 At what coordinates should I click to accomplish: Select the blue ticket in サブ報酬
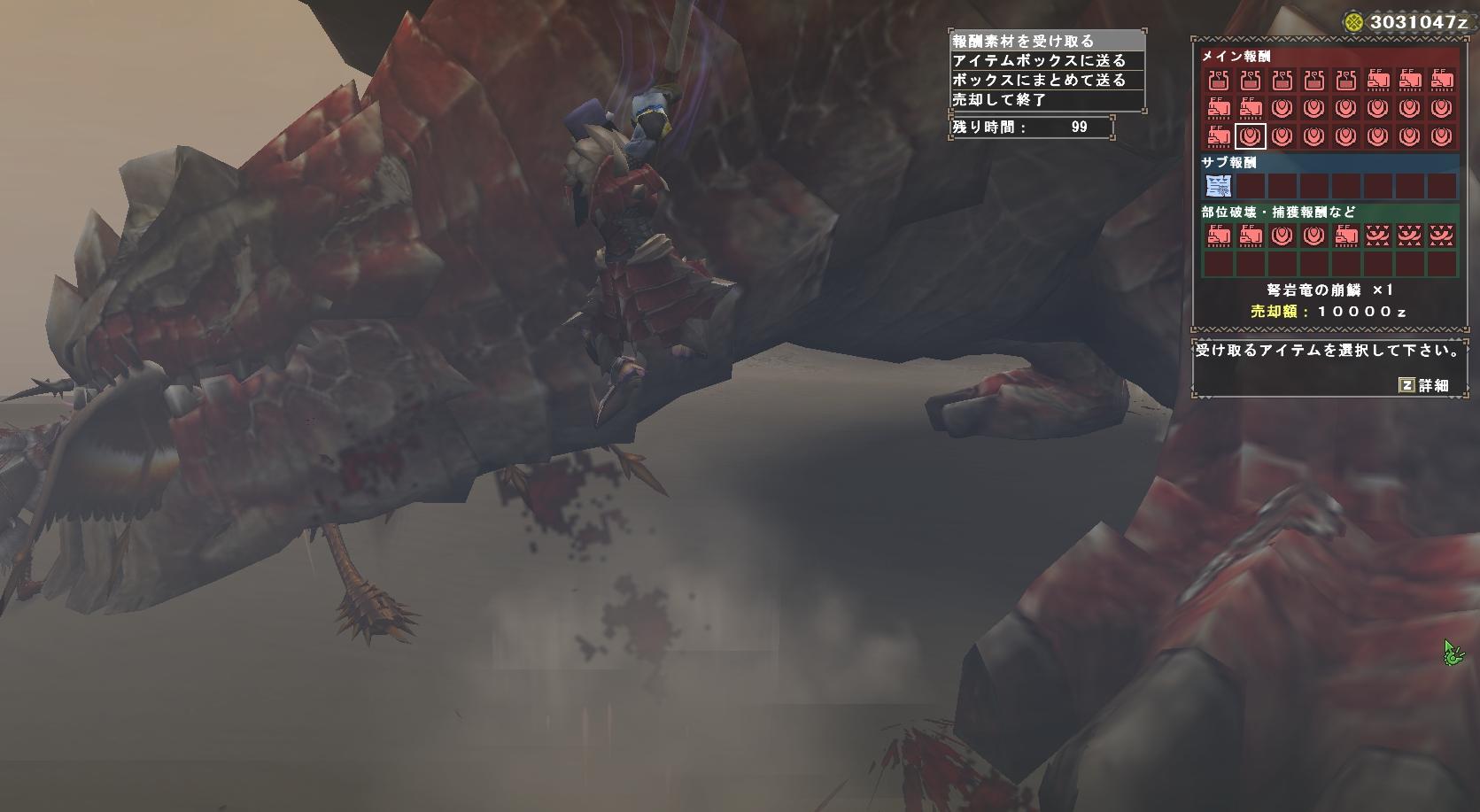tap(1219, 186)
